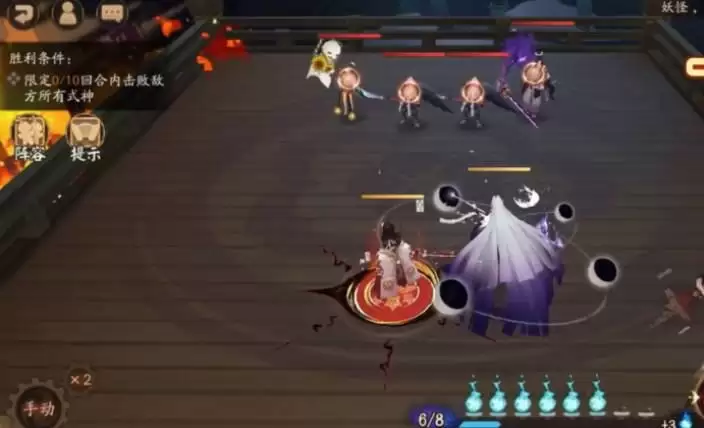
Task: Open the chat speech bubble
Action: tap(111, 13)
